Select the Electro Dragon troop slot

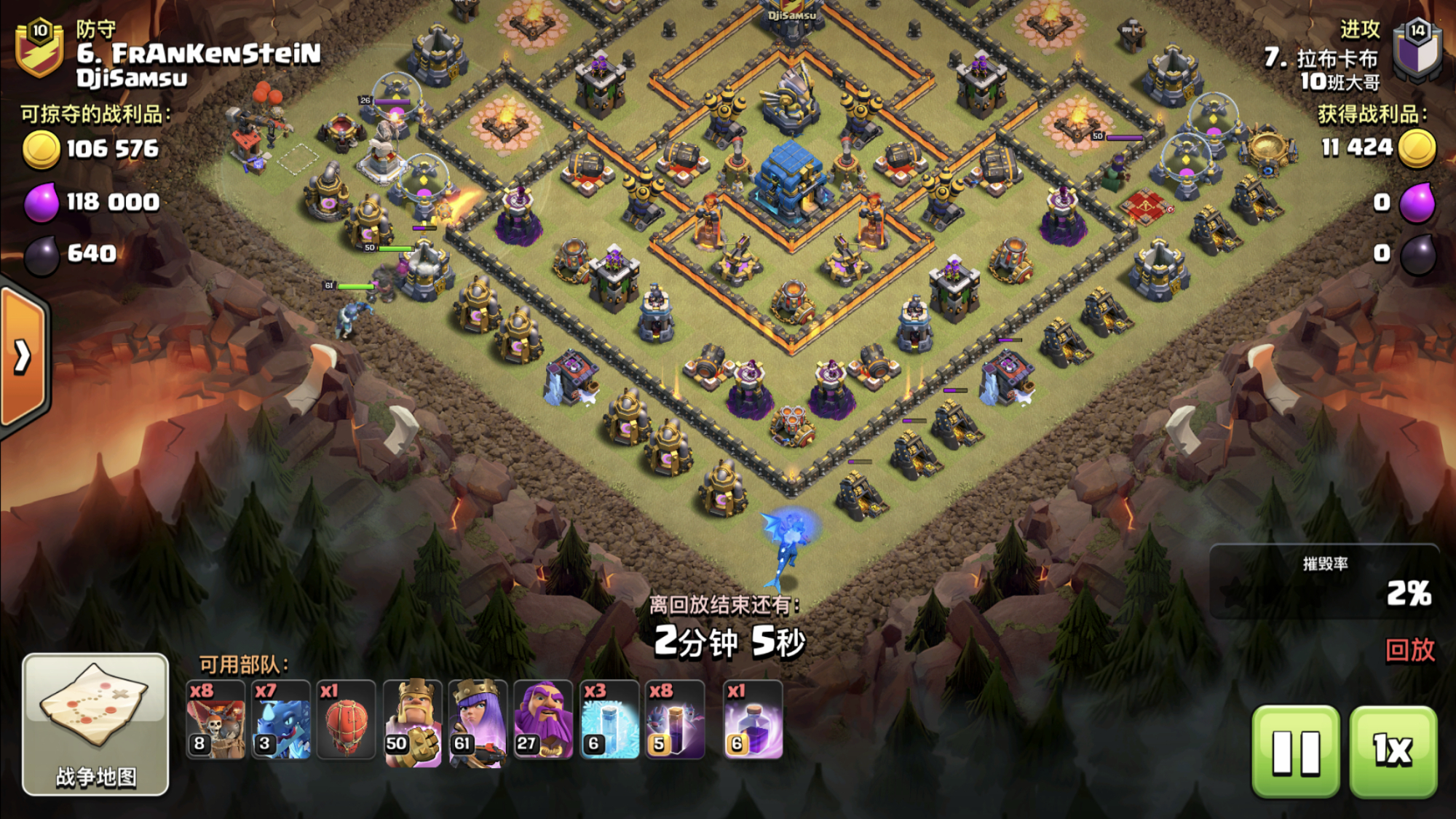281,720
